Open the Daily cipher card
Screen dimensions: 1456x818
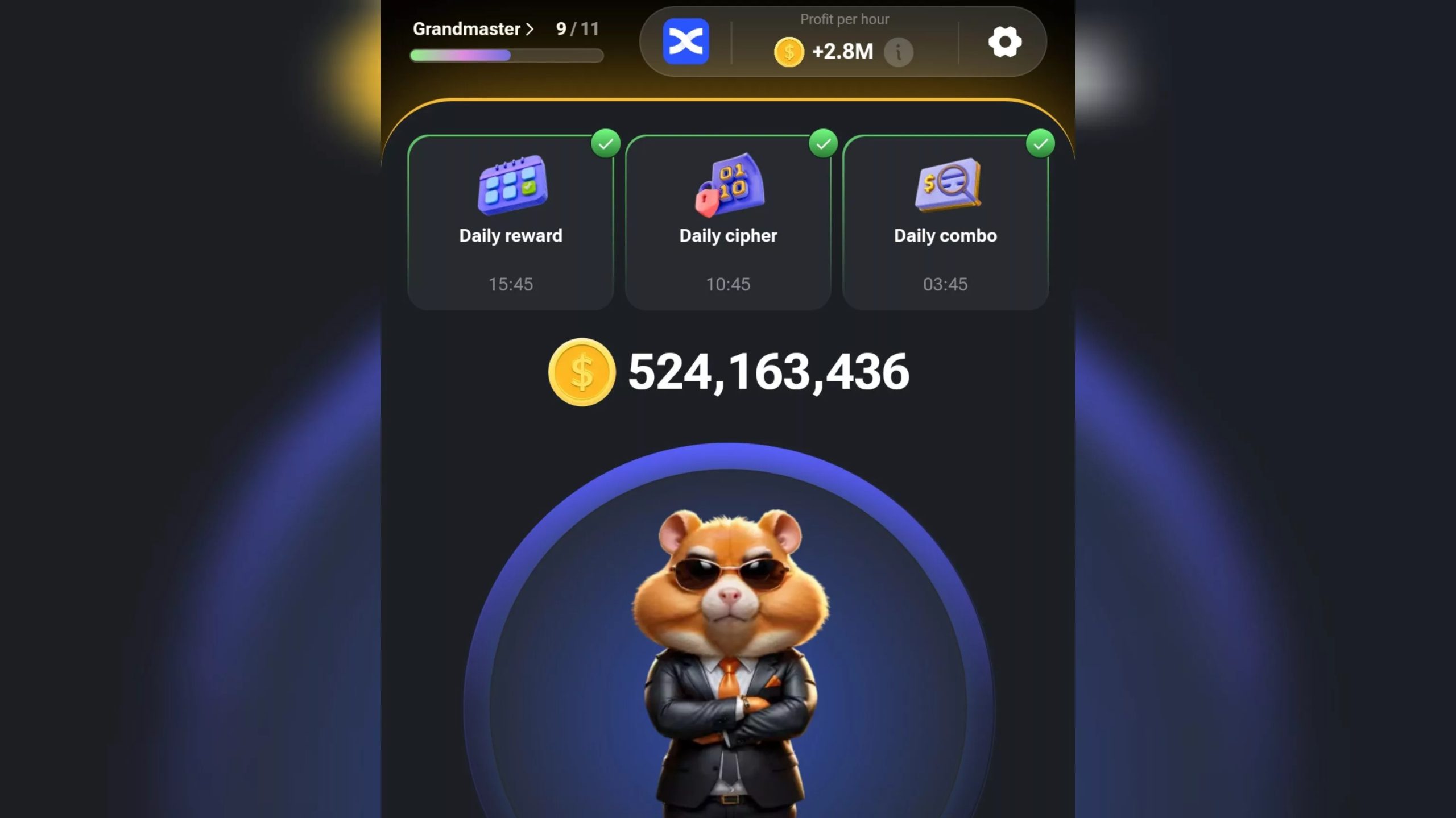coord(727,222)
